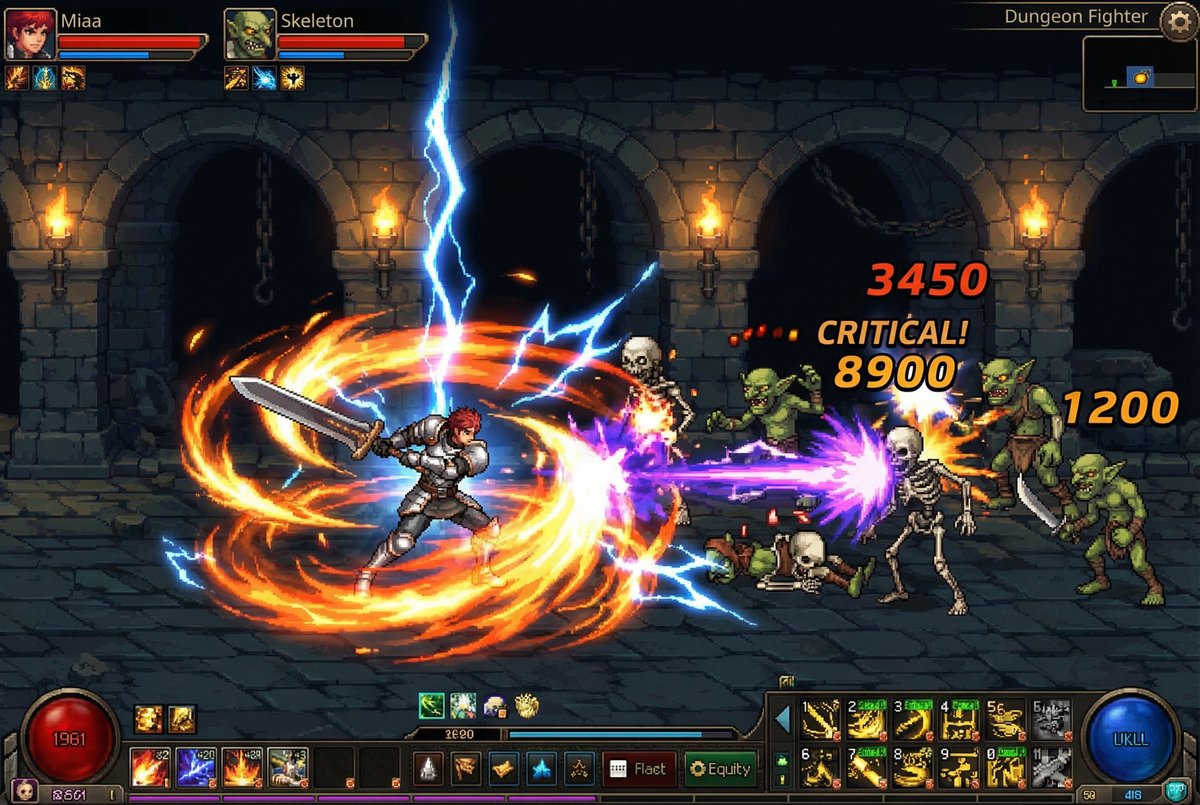Activate skill slot number 1
The image size is (1200, 805).
(x=820, y=719)
